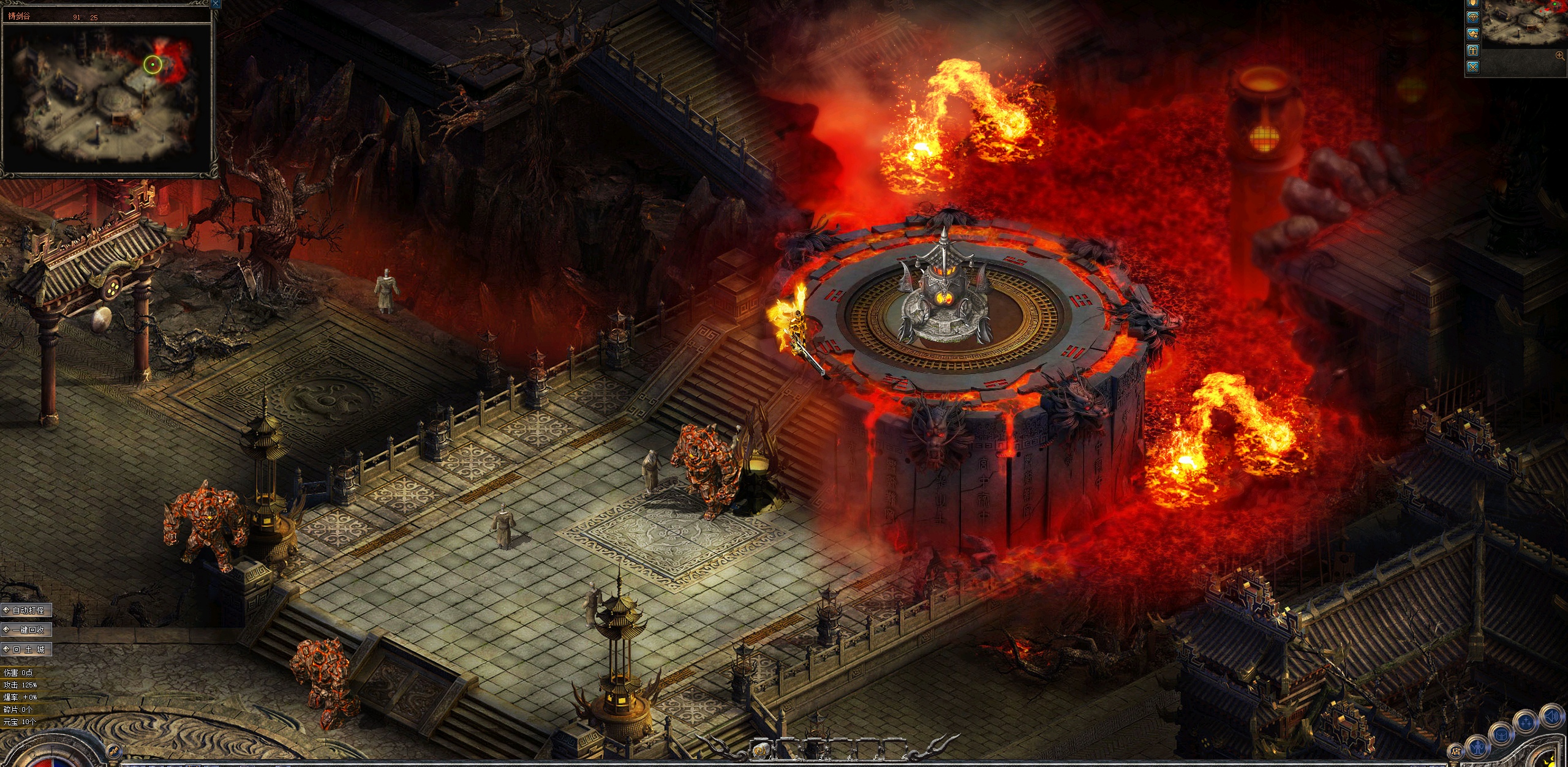Toggle the sound speaker button
The width and height of the screenshot is (1568, 767).
pyautogui.click(x=1551, y=716)
